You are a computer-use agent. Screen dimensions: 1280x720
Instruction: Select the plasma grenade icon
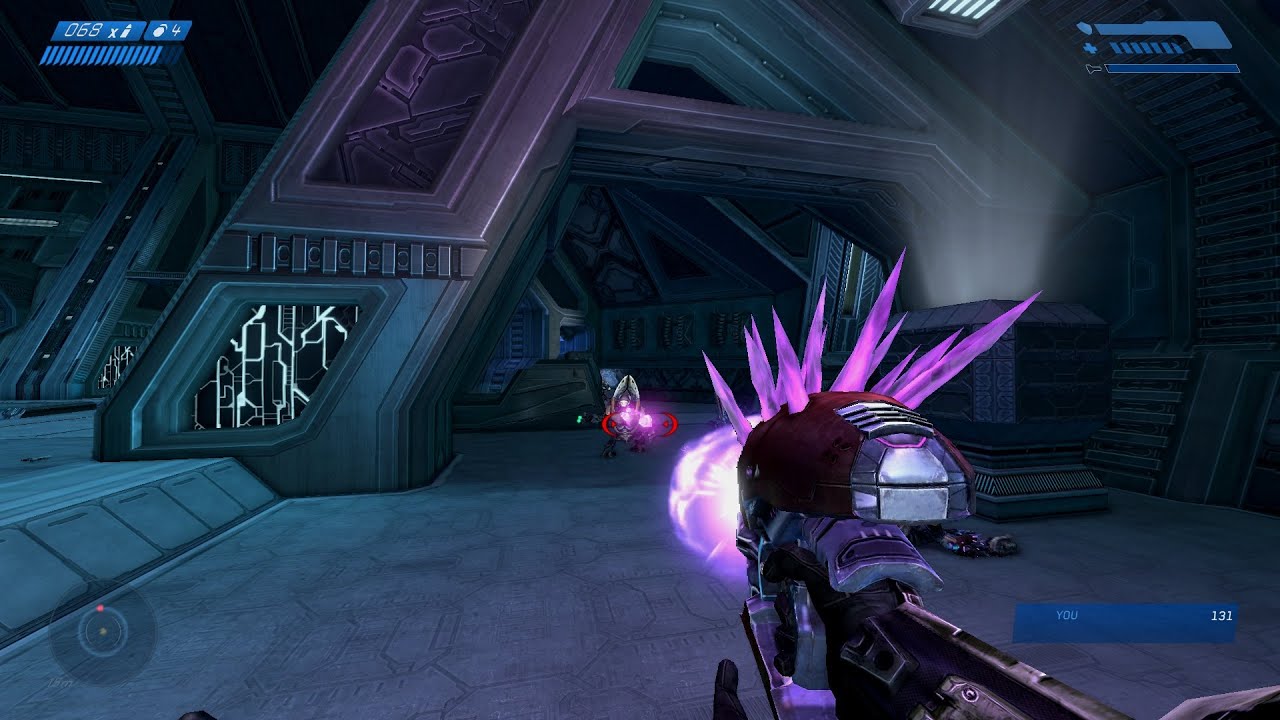[159, 31]
